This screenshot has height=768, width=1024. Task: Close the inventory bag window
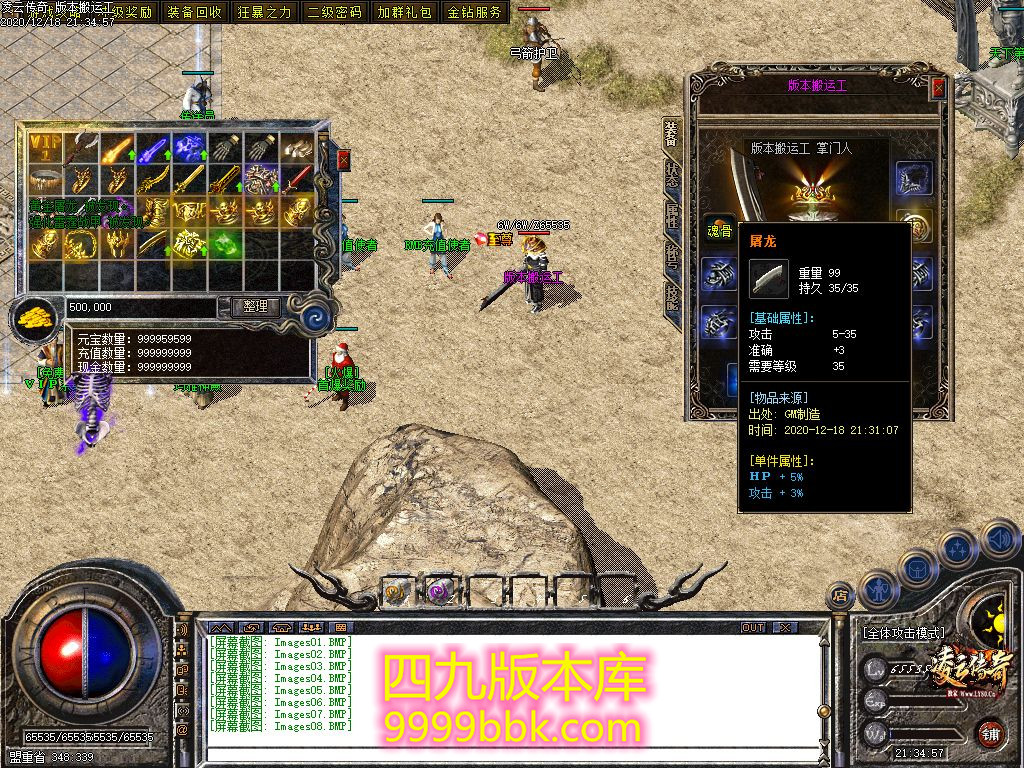[344, 160]
